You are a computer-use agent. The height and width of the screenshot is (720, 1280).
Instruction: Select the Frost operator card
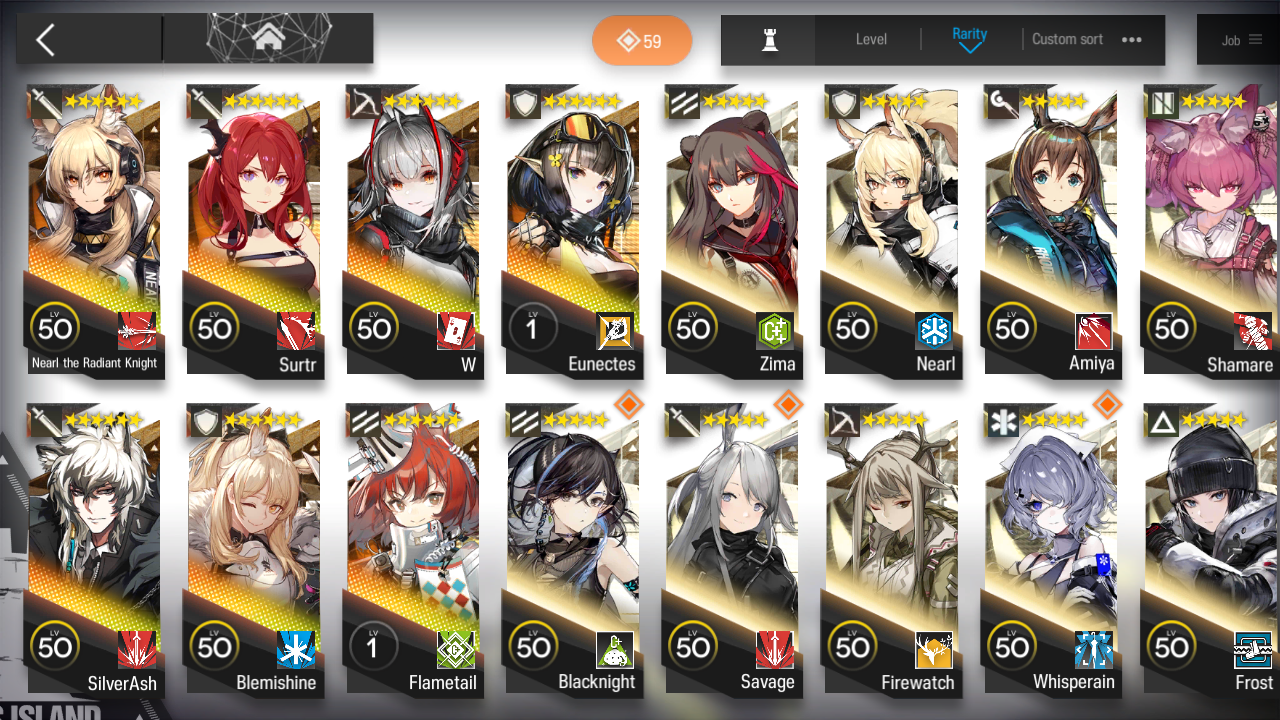(x=1210, y=550)
